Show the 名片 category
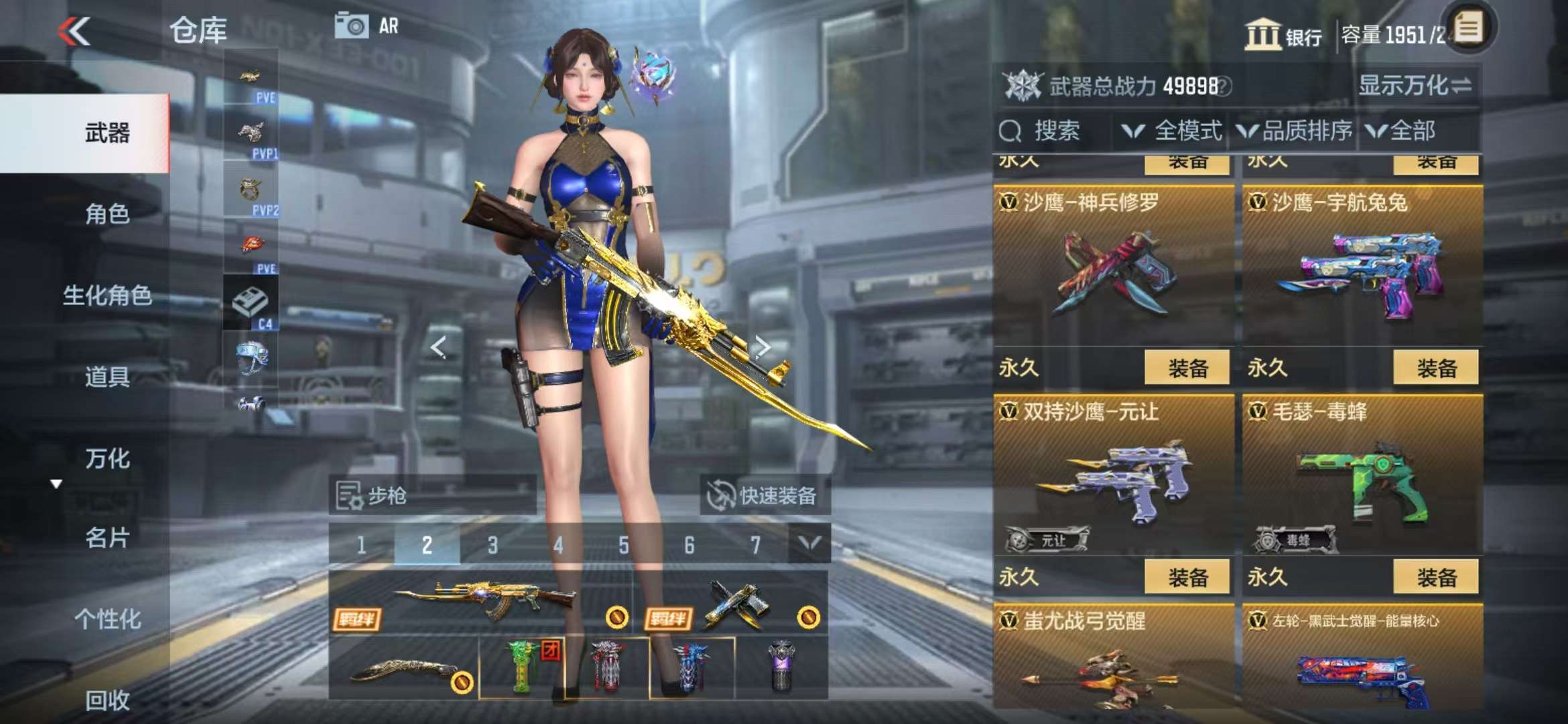The image size is (1568, 724). 107,538
